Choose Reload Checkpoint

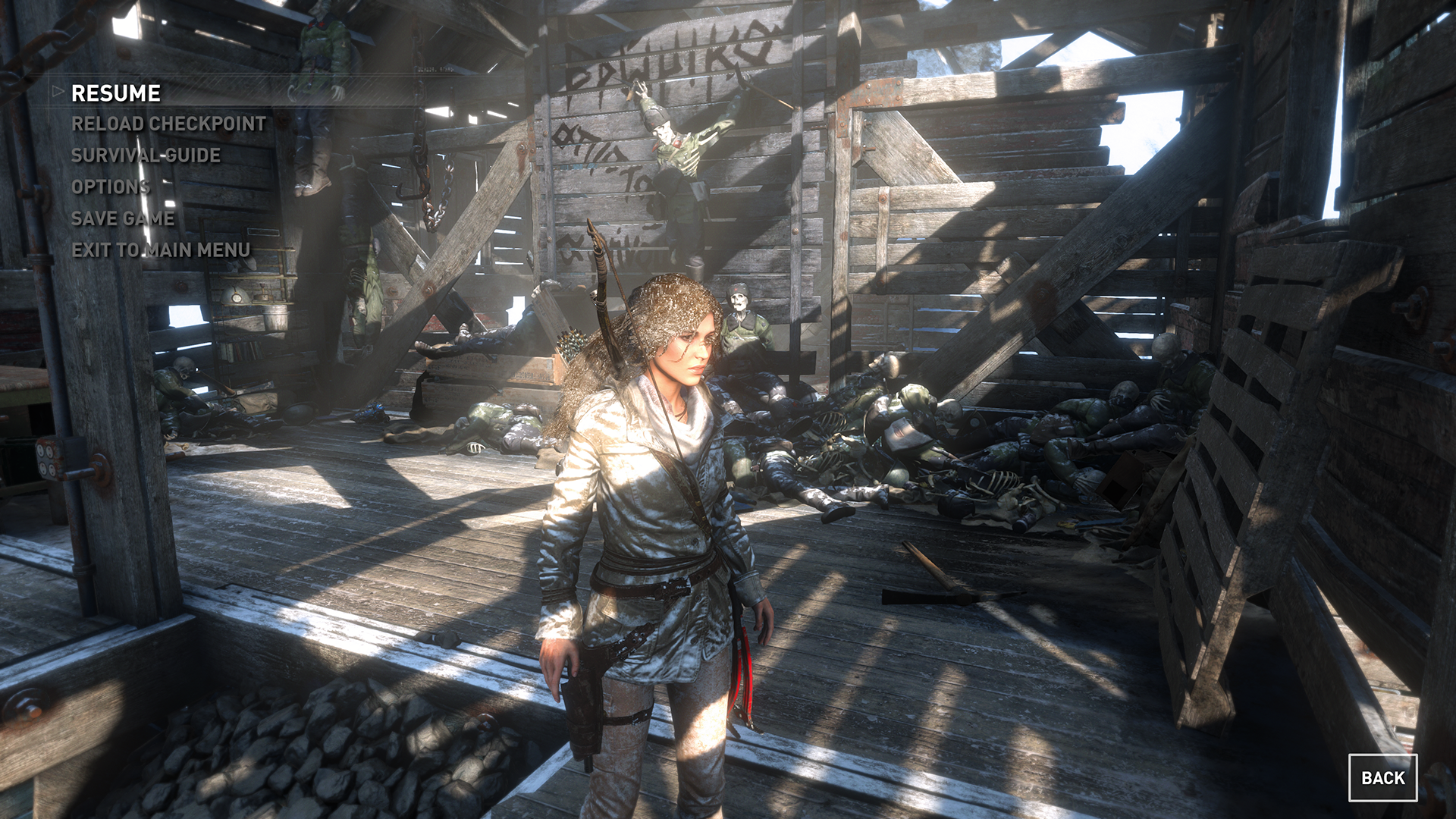tap(168, 124)
